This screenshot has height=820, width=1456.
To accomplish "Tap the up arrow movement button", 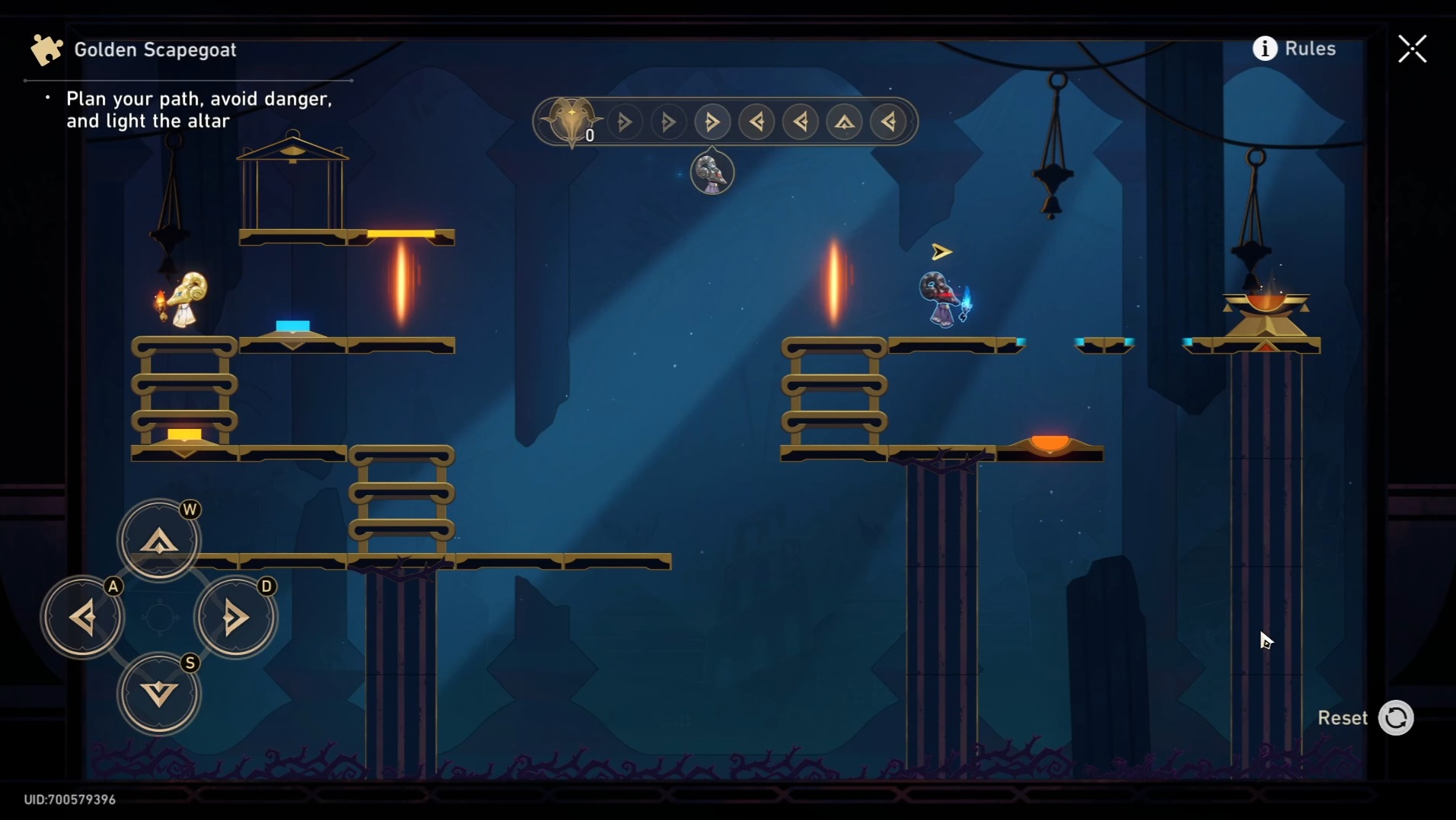I will click(159, 541).
